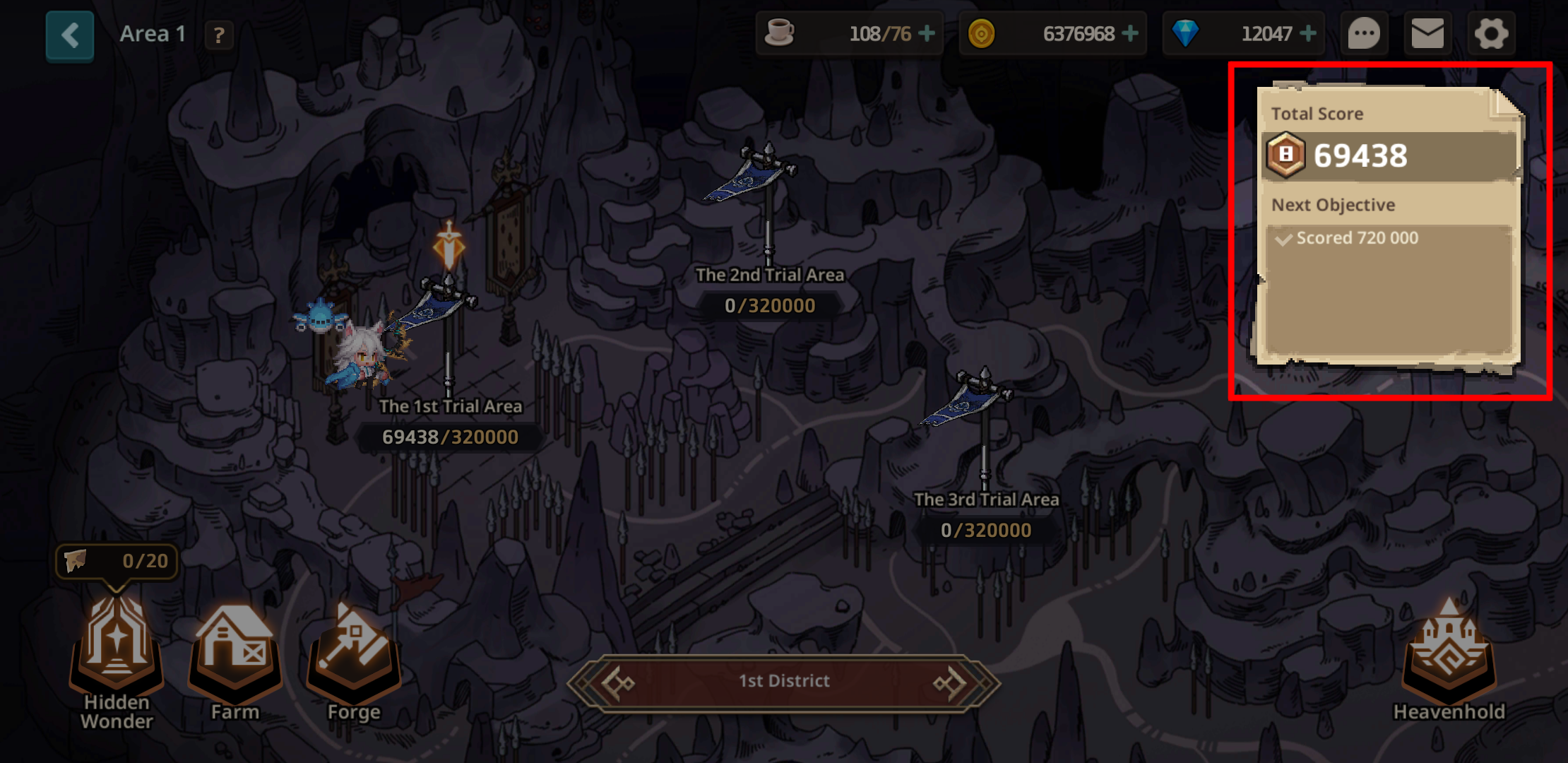This screenshot has width=1568, height=763.
Task: Purchase gems with the plus button
Action: 1308,33
